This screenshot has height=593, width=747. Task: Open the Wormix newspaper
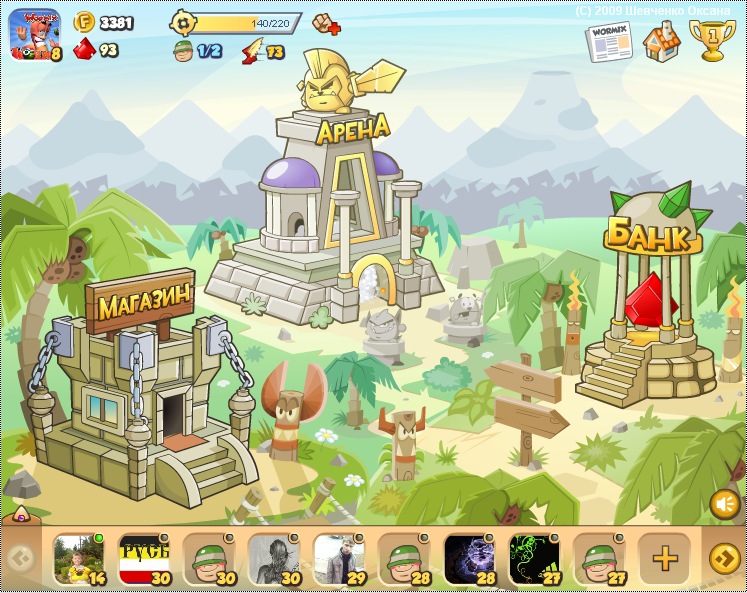pos(609,43)
